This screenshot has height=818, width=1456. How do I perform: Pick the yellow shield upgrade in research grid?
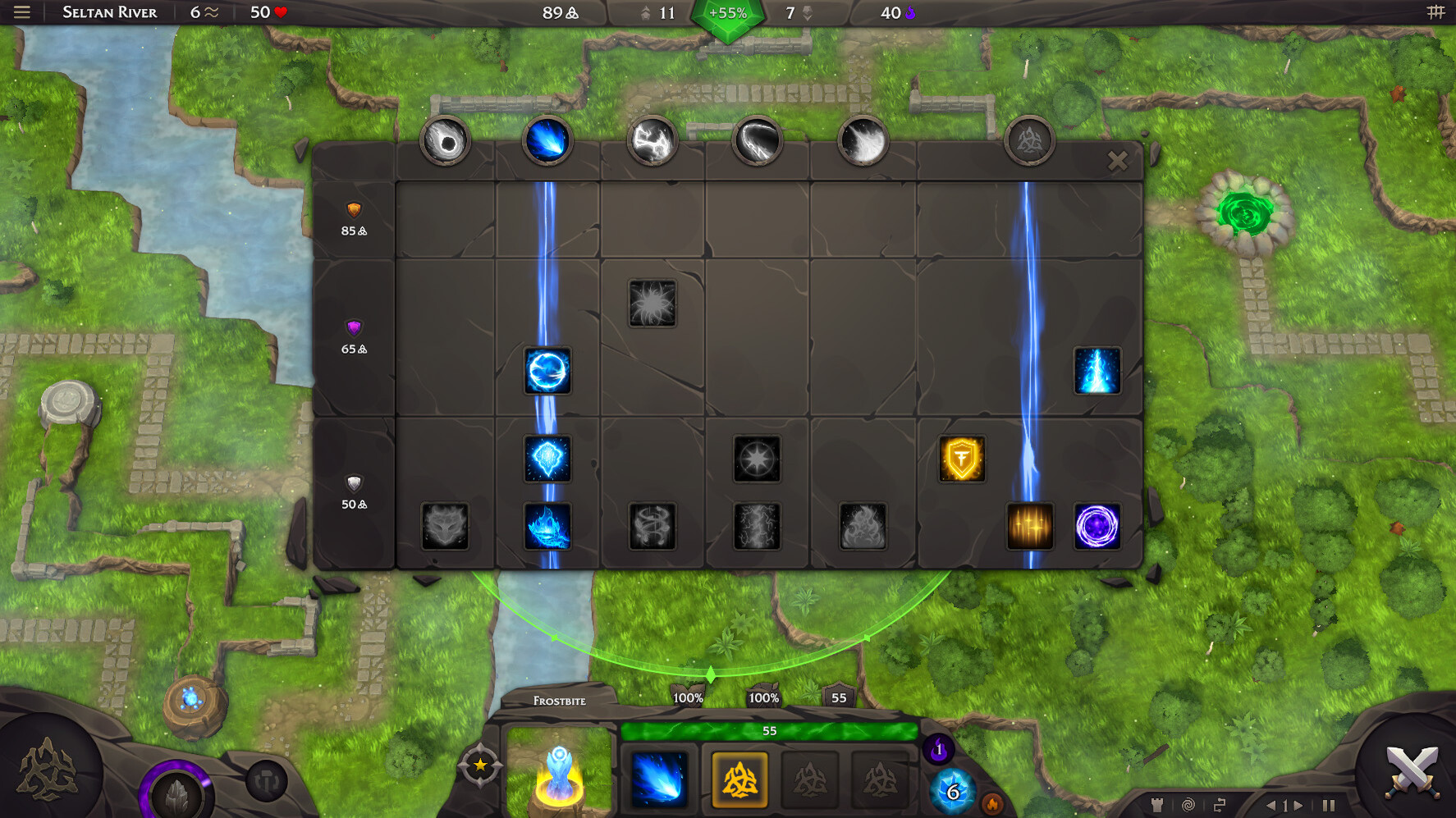click(961, 459)
